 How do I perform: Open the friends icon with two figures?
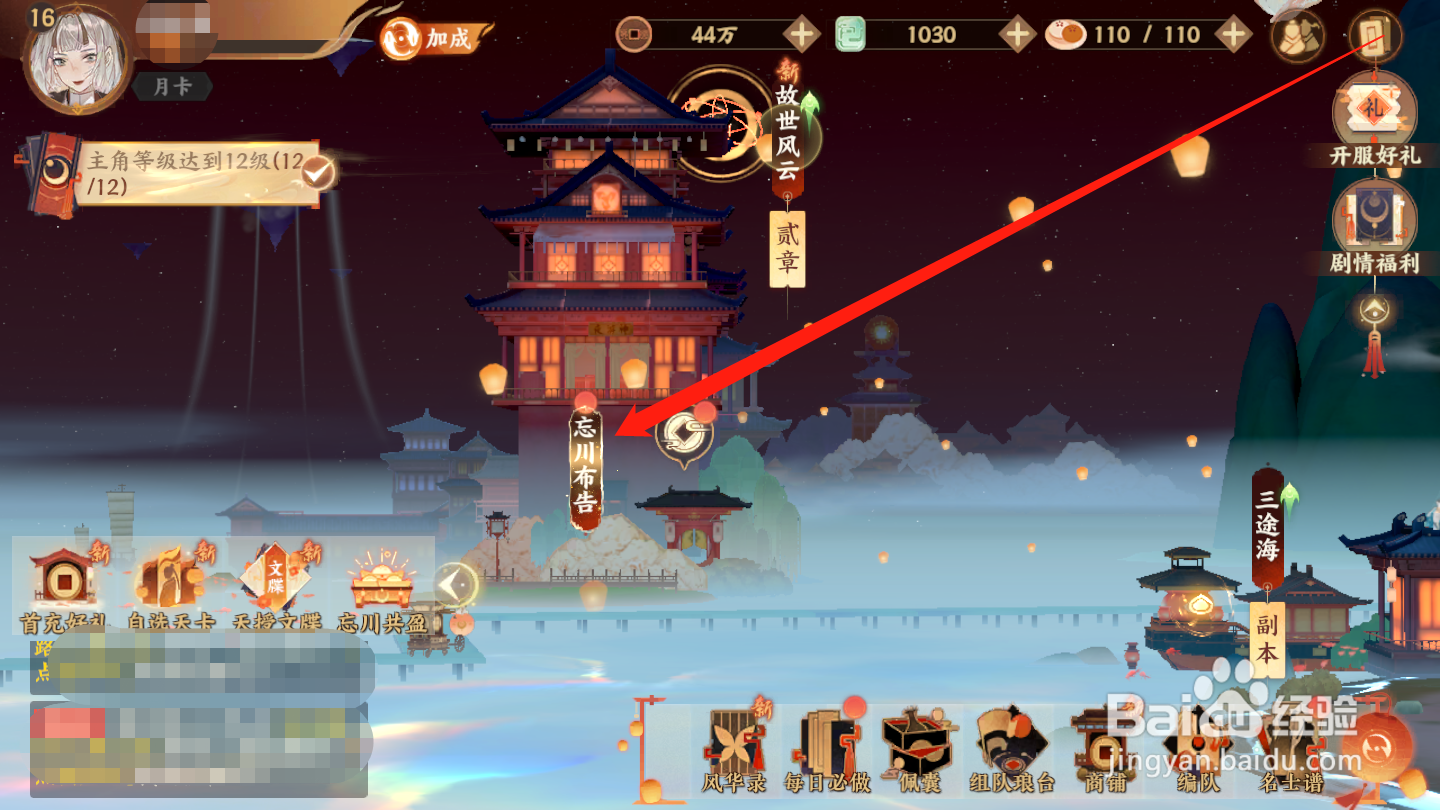pos(1297,36)
